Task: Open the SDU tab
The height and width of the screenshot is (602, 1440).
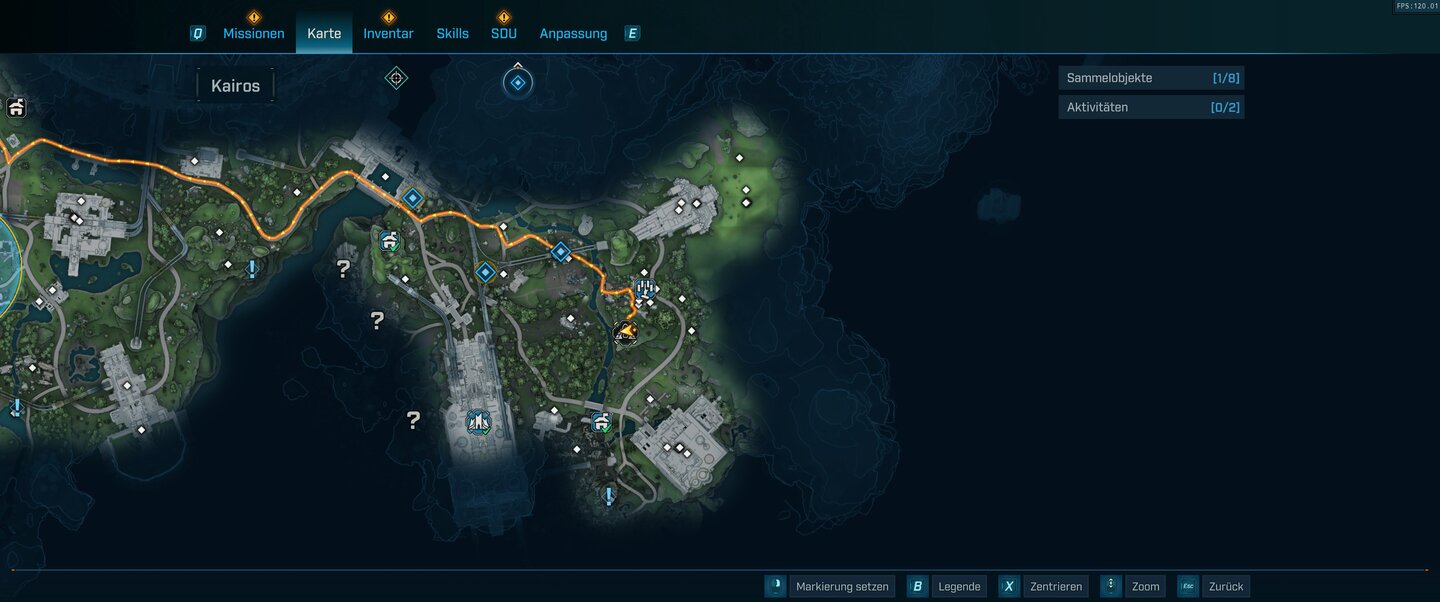Action: pyautogui.click(x=503, y=33)
